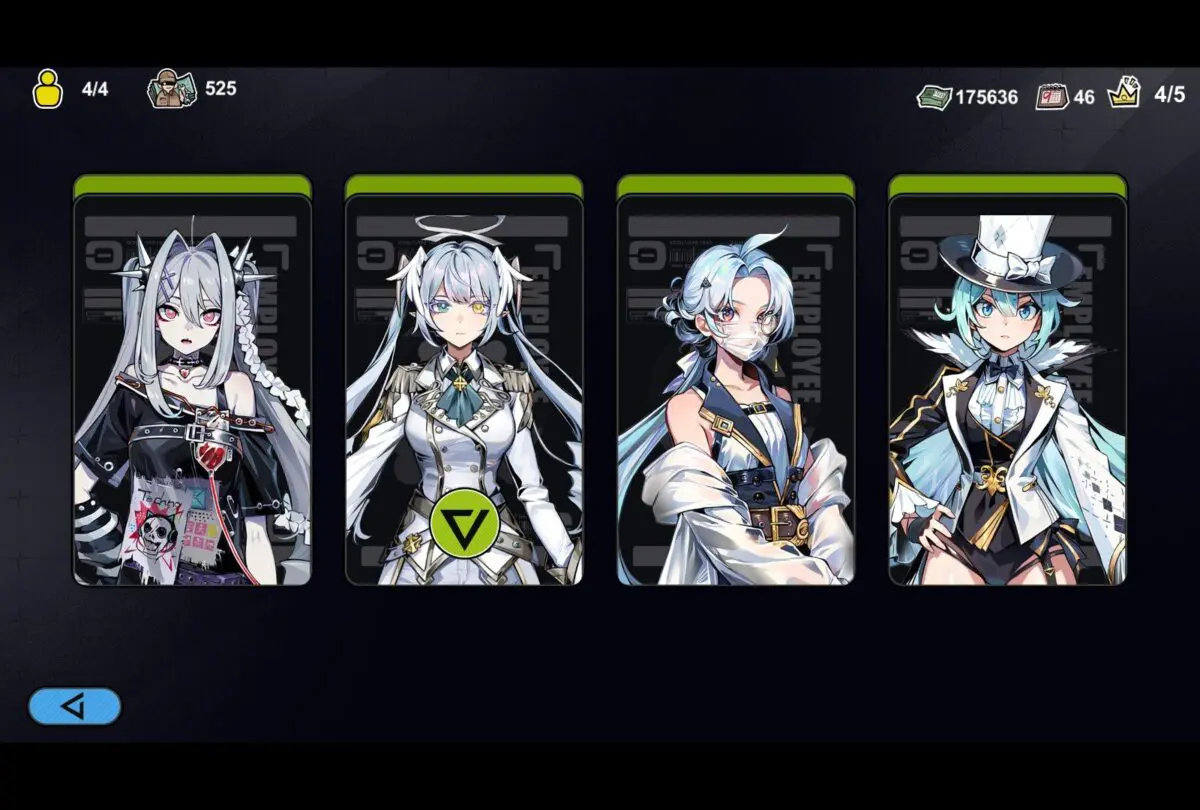
Task: Click the green triangle confirm badge
Action: (465, 520)
